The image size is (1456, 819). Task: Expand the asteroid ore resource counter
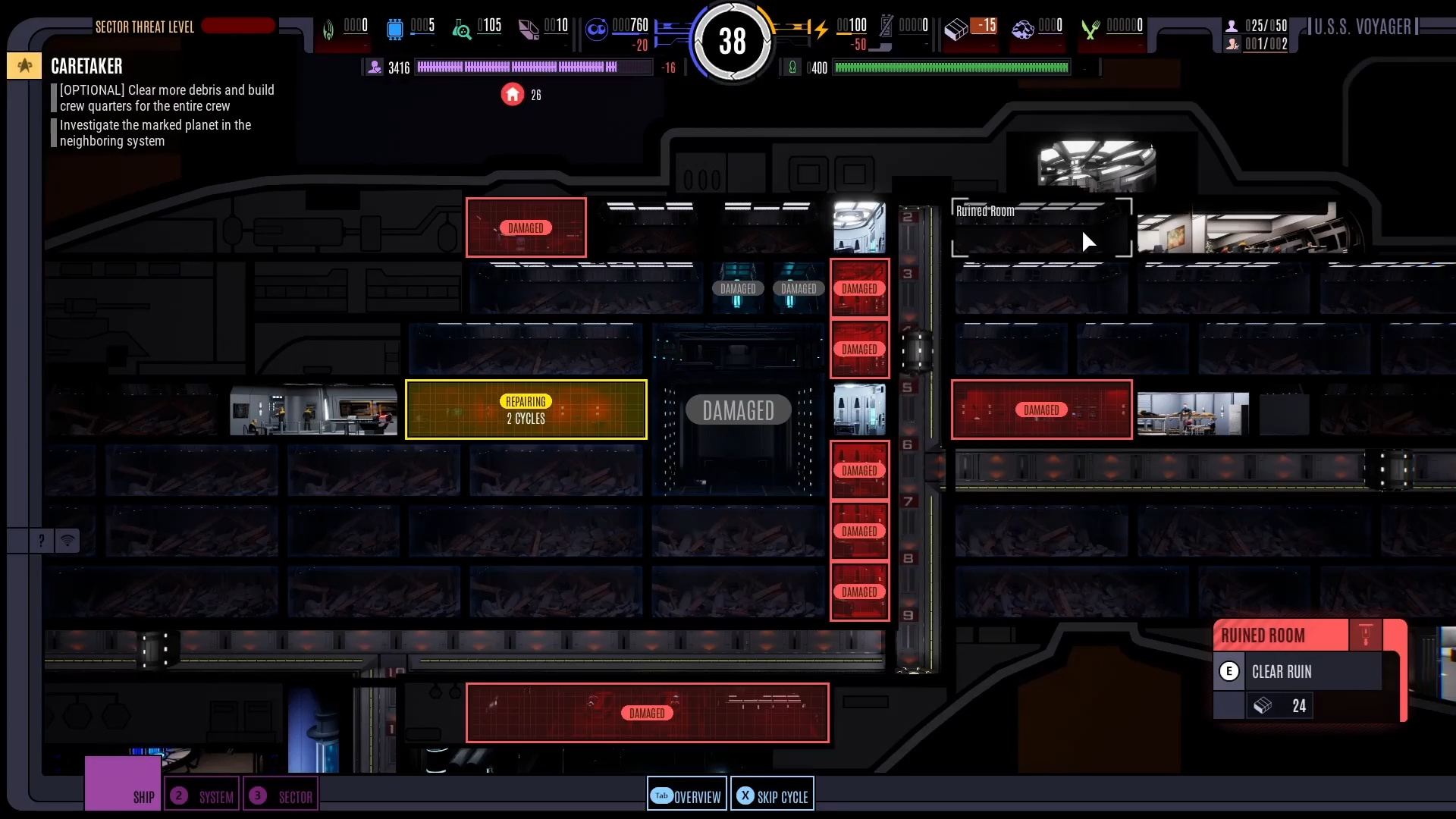pyautogui.click(x=1022, y=30)
